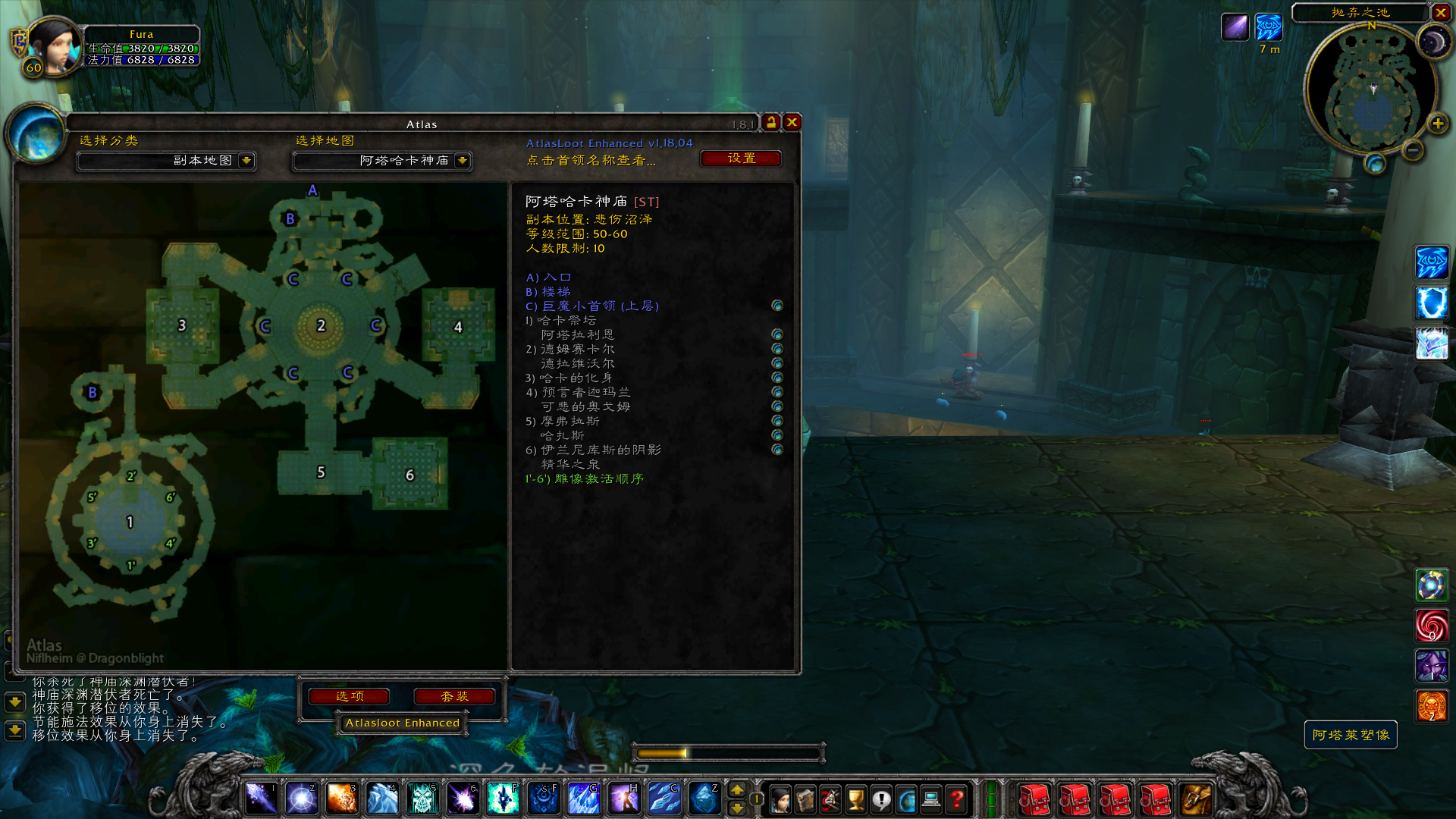Toggle the Atlas window lock button

(771, 122)
